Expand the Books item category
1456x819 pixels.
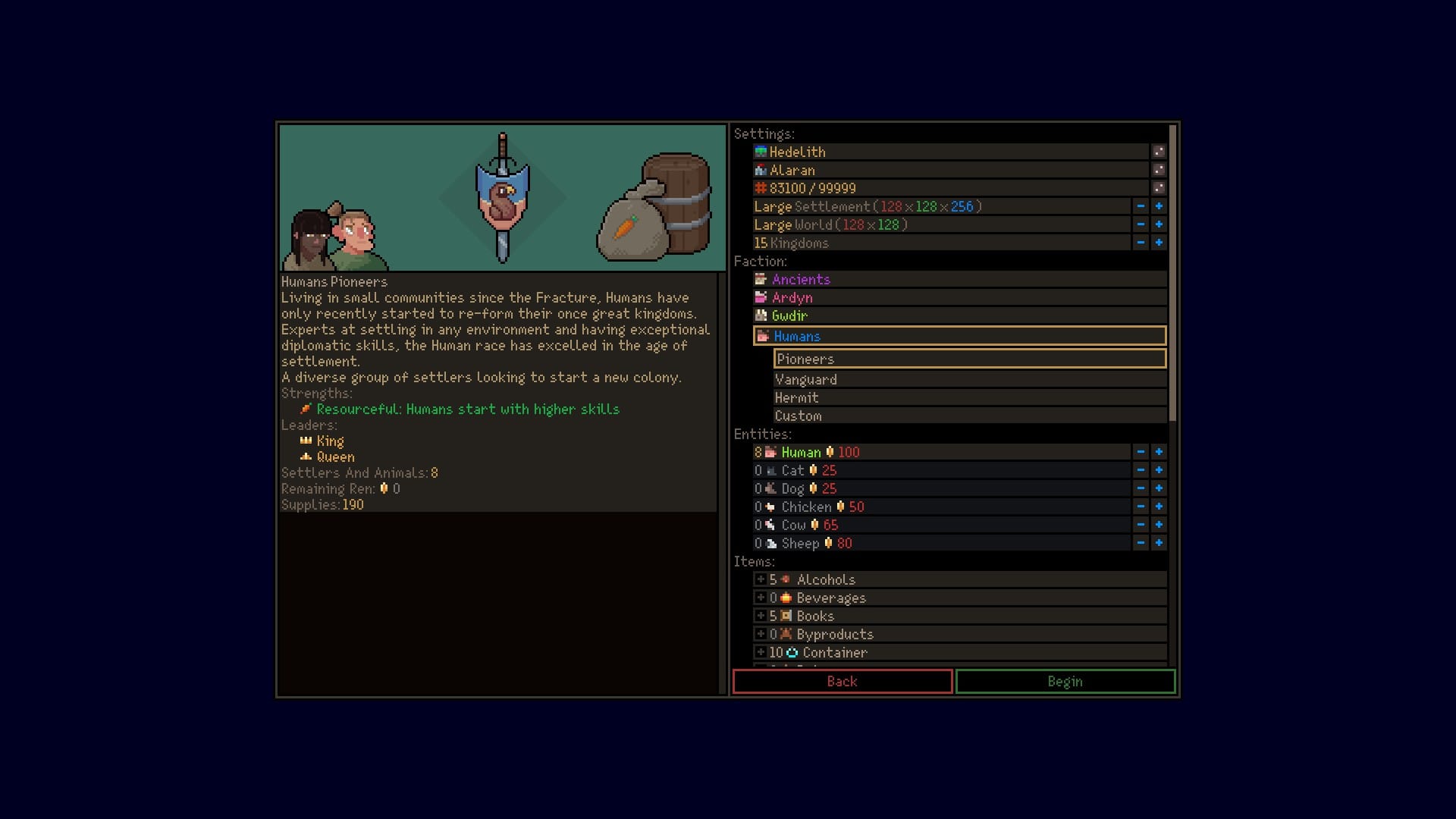click(761, 616)
